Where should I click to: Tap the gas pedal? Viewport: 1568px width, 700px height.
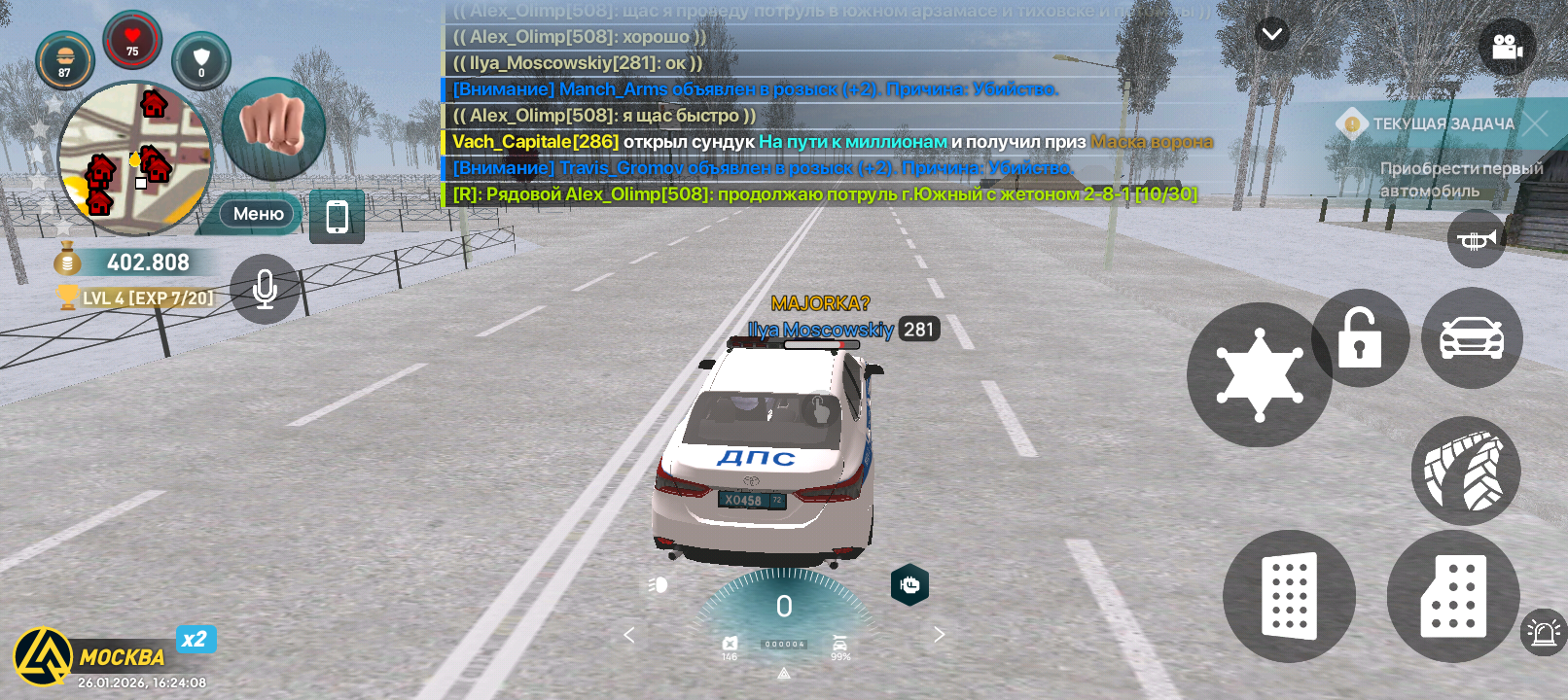[1453, 596]
